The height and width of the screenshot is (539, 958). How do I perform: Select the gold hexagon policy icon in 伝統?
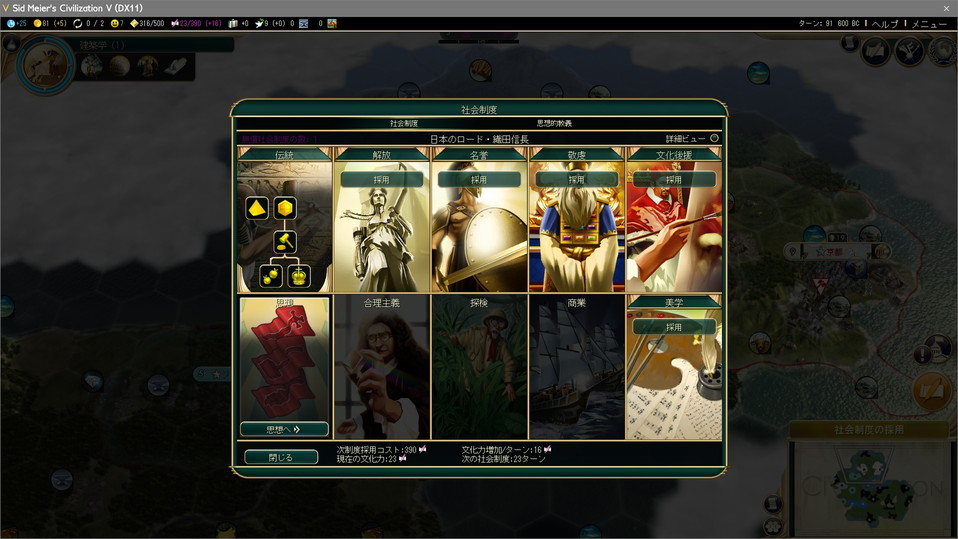(x=285, y=208)
